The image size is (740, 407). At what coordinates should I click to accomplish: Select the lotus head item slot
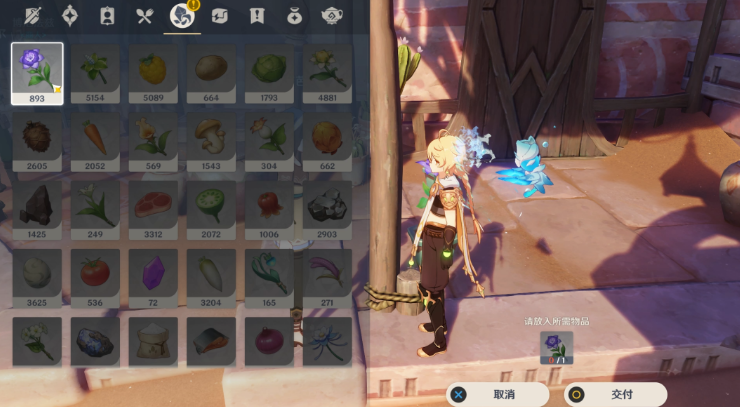tap(211, 205)
